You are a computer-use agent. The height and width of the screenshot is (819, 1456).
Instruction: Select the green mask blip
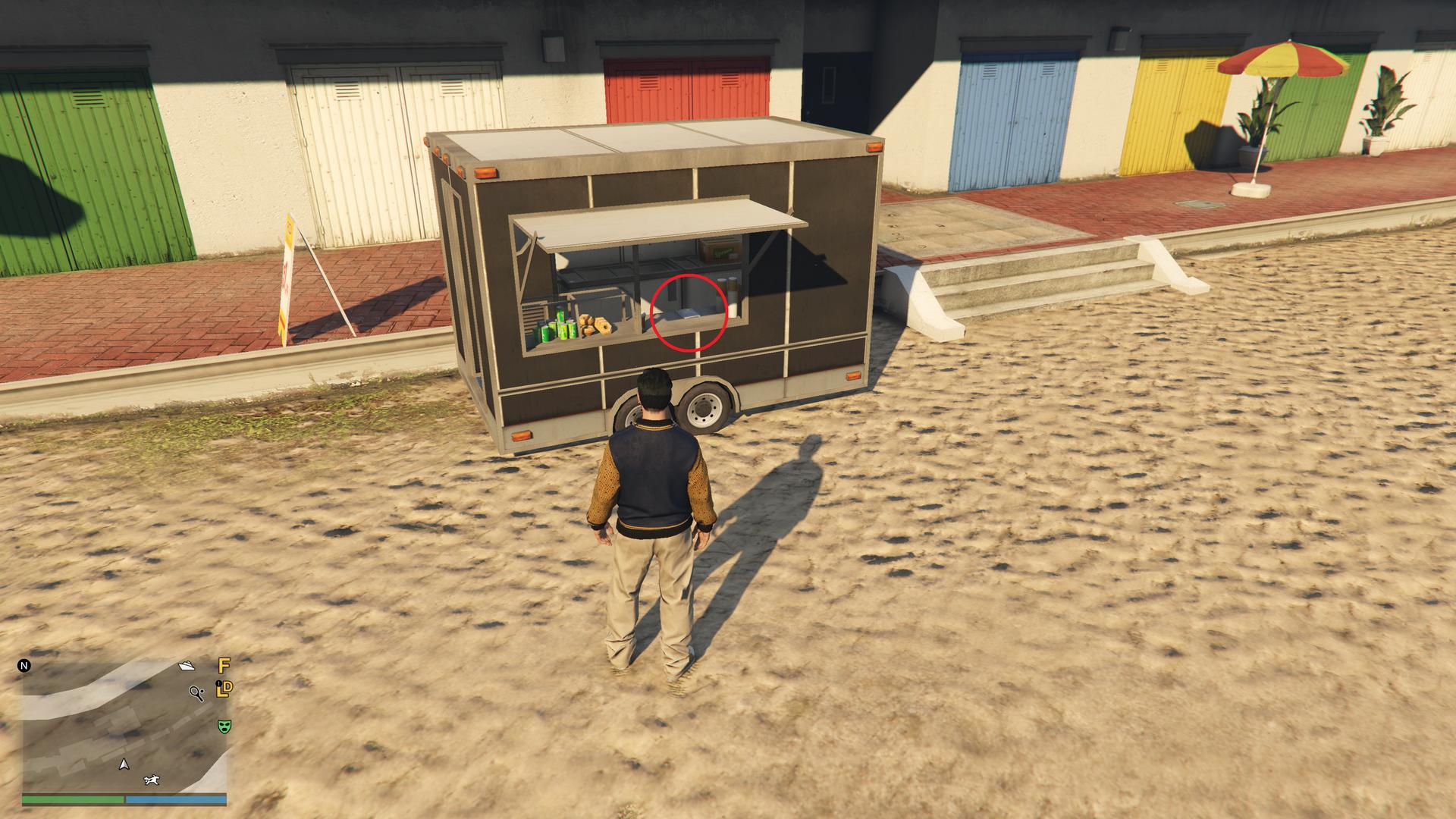click(224, 726)
